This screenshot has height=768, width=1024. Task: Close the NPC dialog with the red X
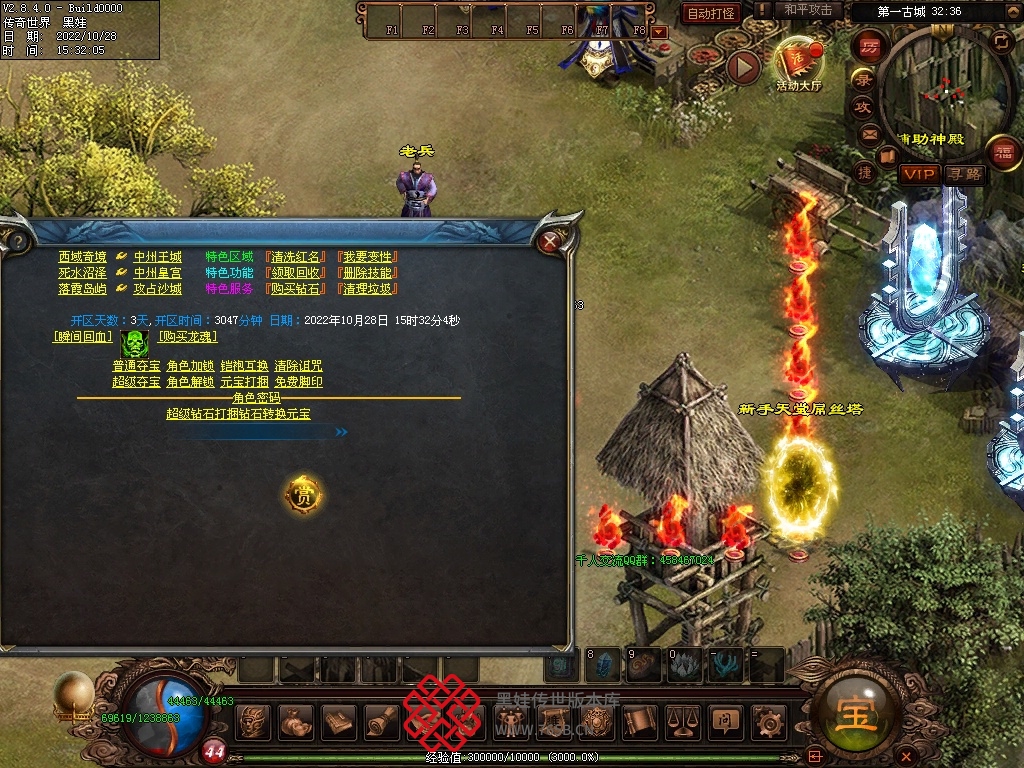(549, 241)
